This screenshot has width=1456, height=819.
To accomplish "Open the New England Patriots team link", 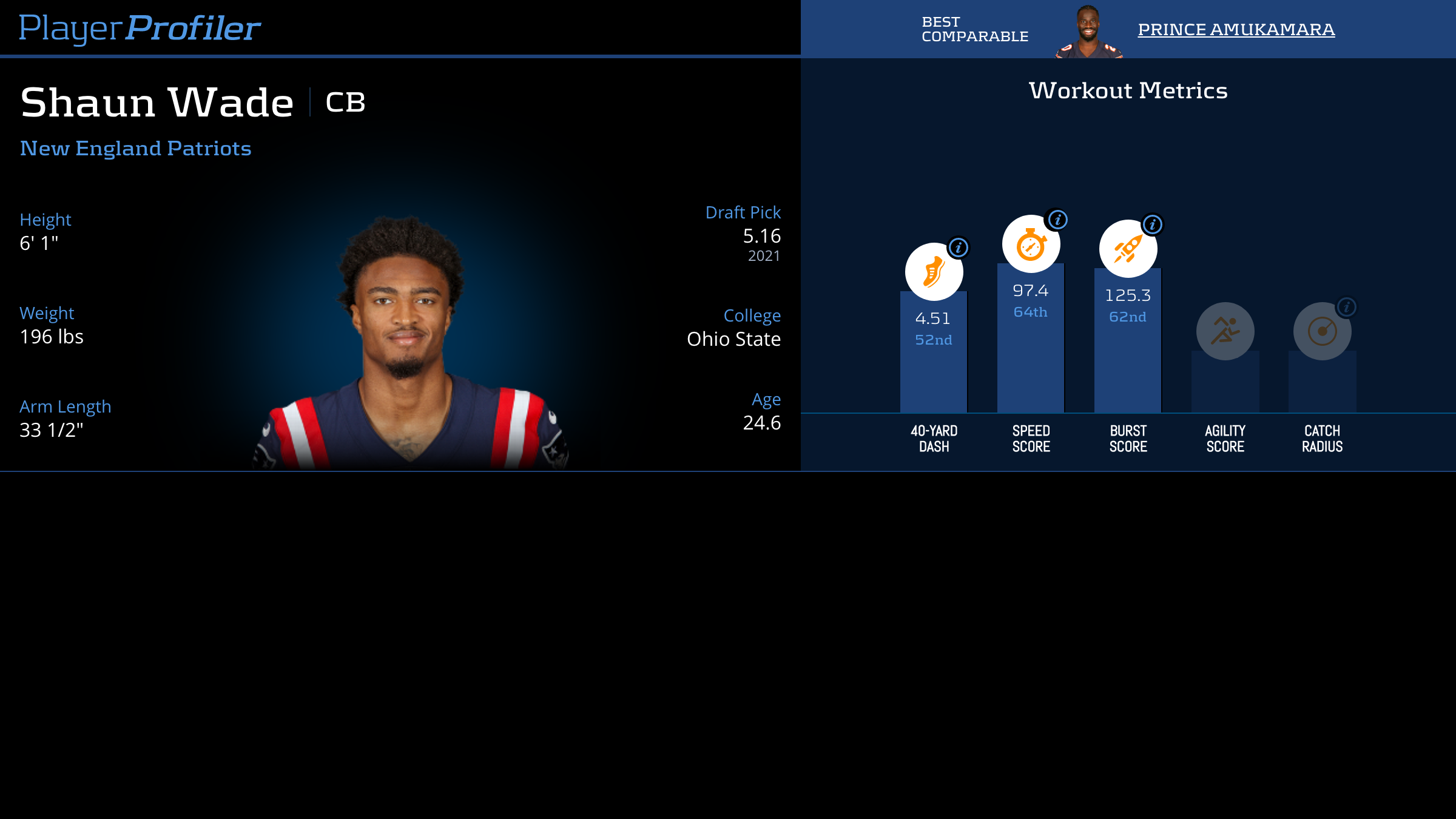I will coord(135,149).
